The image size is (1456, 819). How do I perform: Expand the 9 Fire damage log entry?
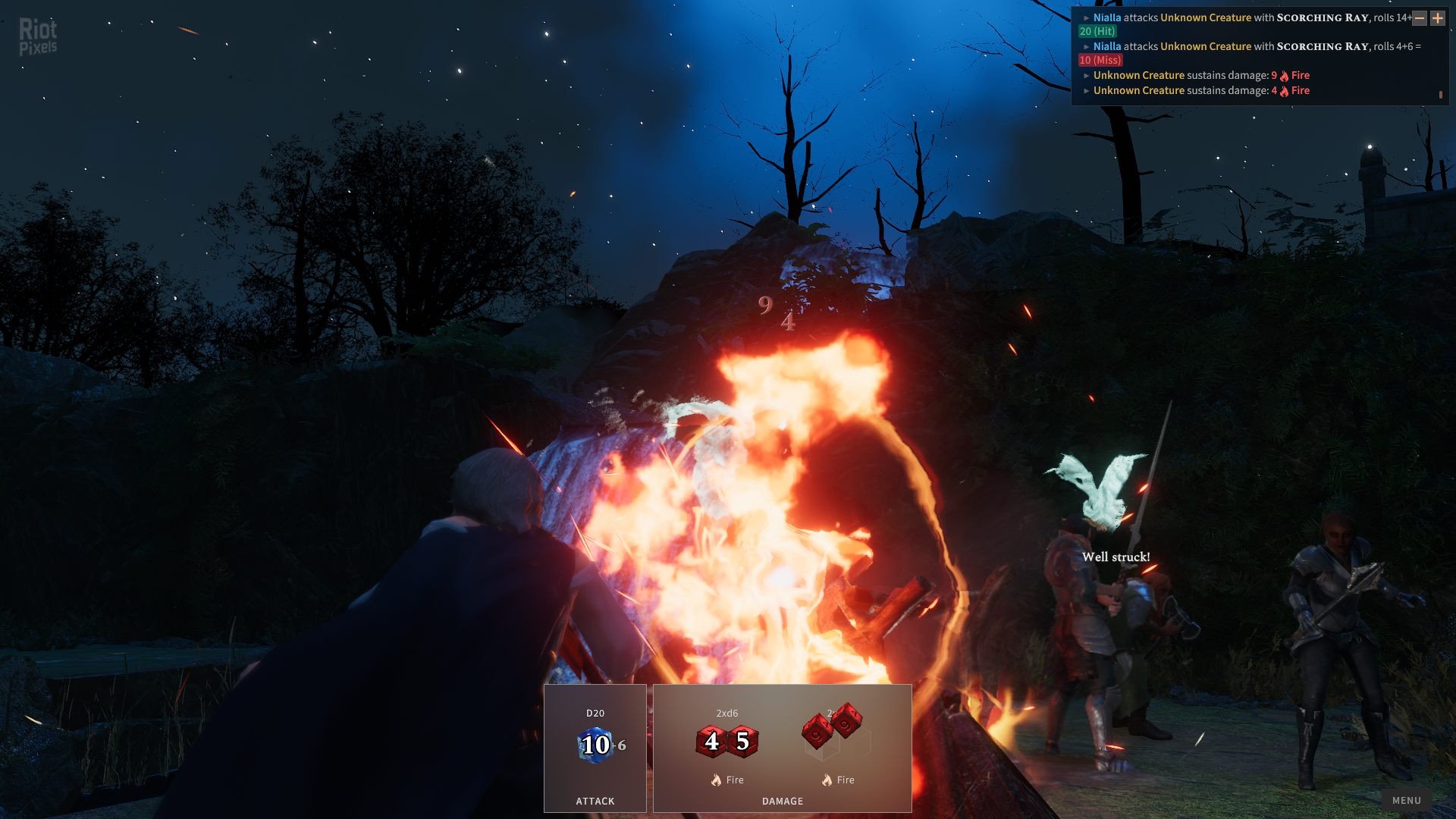(x=1087, y=75)
